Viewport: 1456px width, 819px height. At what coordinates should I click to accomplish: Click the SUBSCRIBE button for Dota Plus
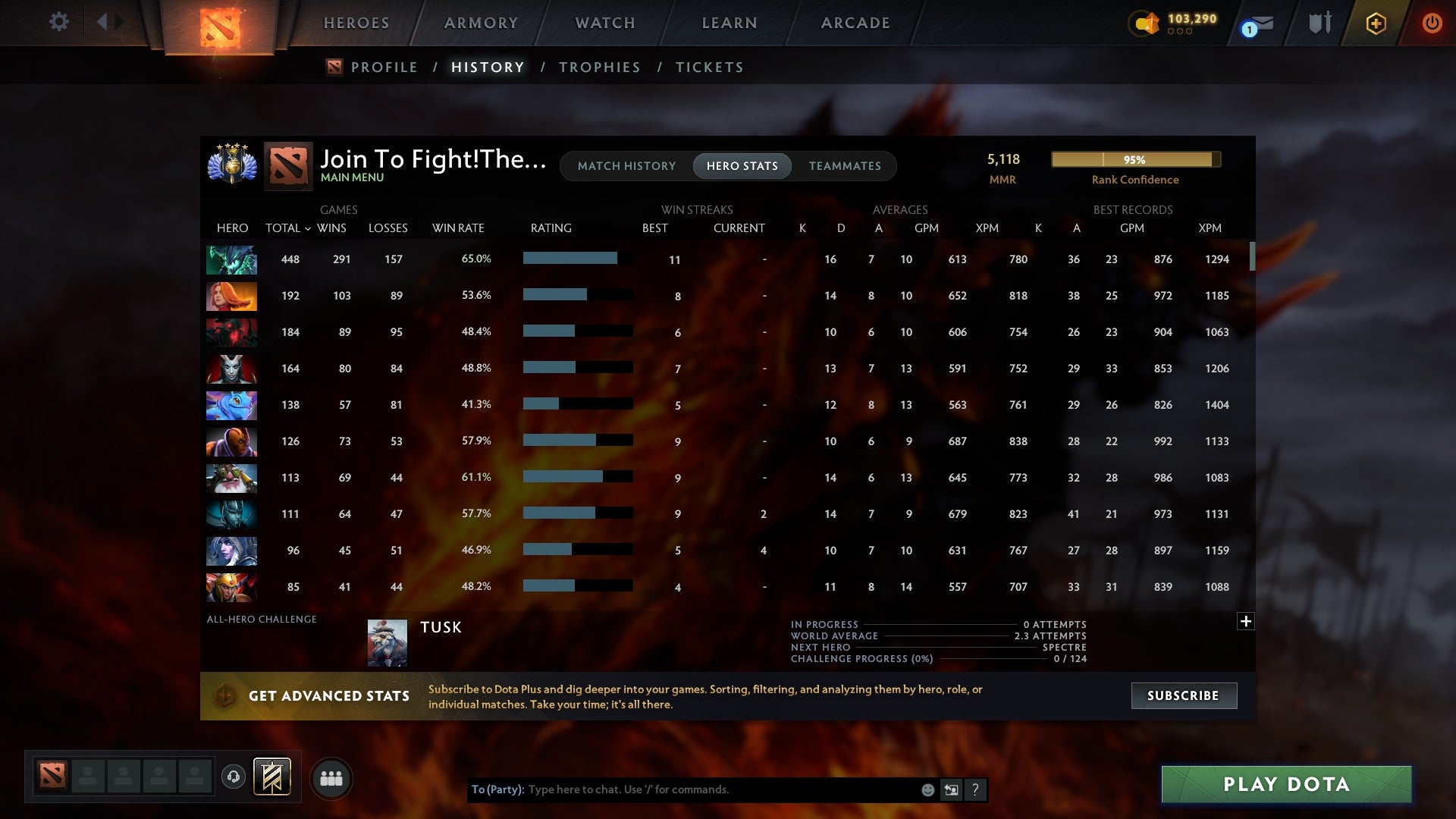tap(1183, 695)
